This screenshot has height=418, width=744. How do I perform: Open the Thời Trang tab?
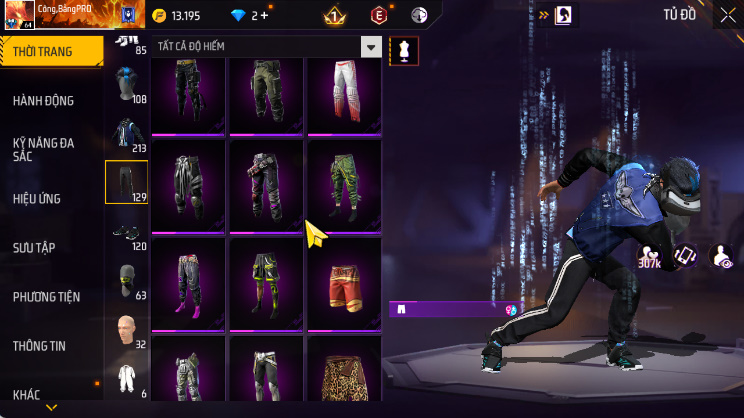click(50, 51)
